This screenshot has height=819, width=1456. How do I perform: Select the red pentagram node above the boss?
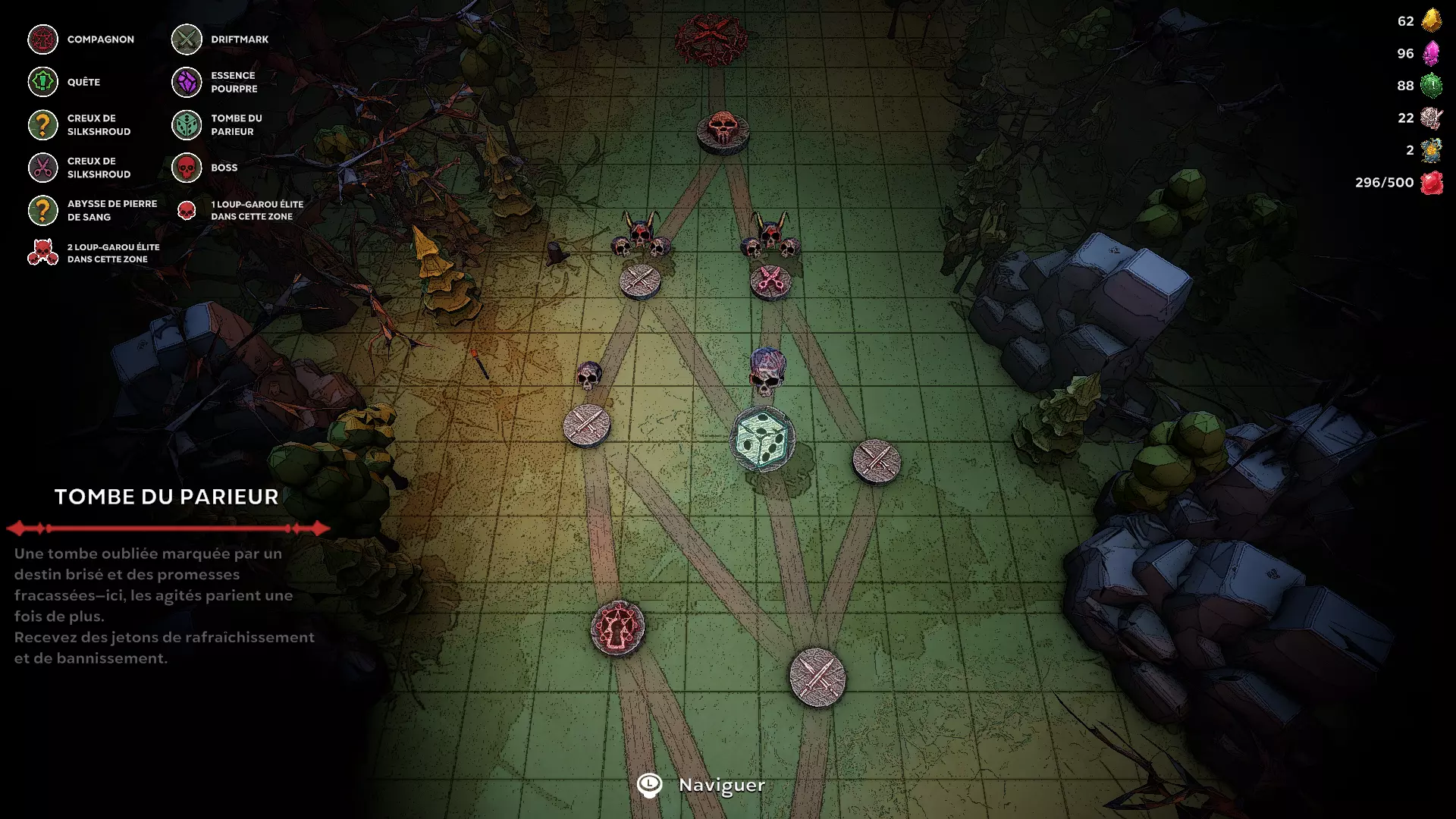(711, 38)
